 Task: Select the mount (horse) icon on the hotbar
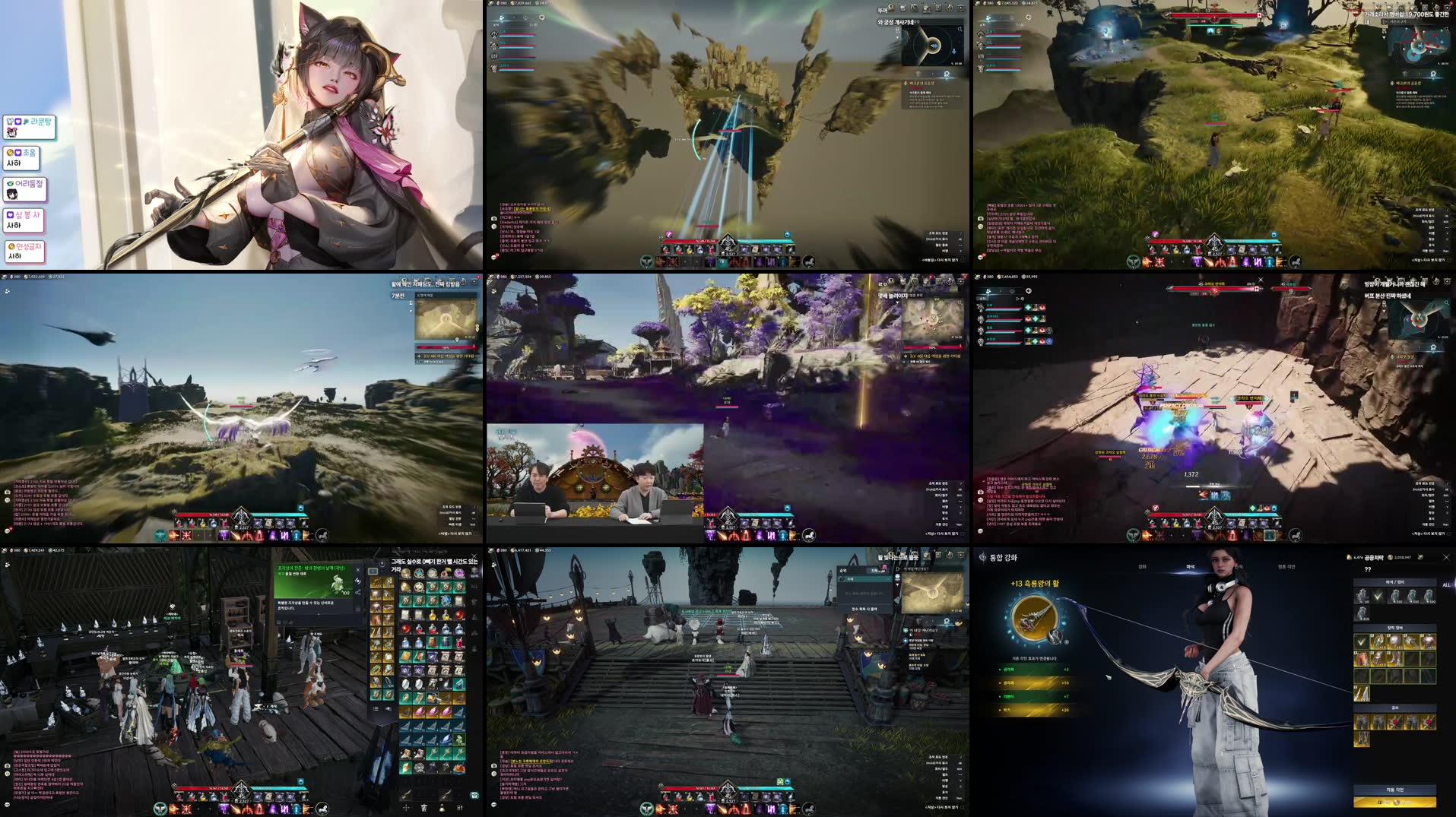(810, 808)
